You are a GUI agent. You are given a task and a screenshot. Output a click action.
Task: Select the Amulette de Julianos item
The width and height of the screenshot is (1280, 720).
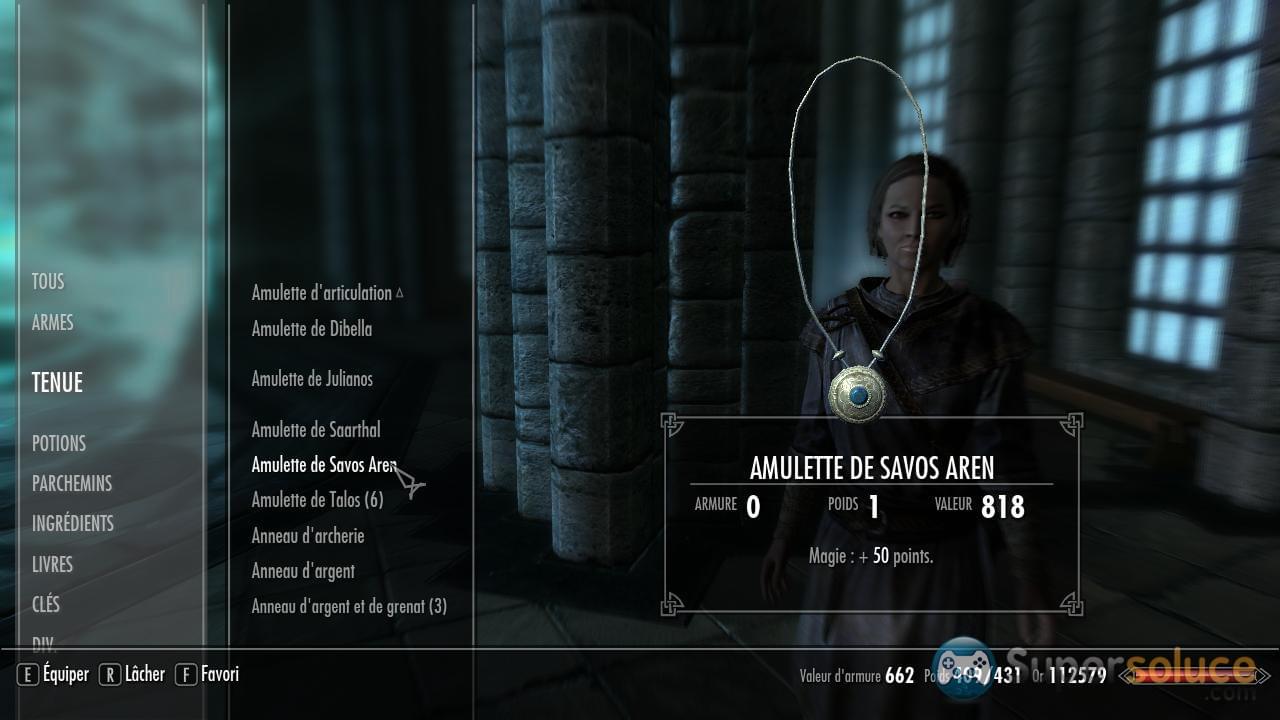312,379
